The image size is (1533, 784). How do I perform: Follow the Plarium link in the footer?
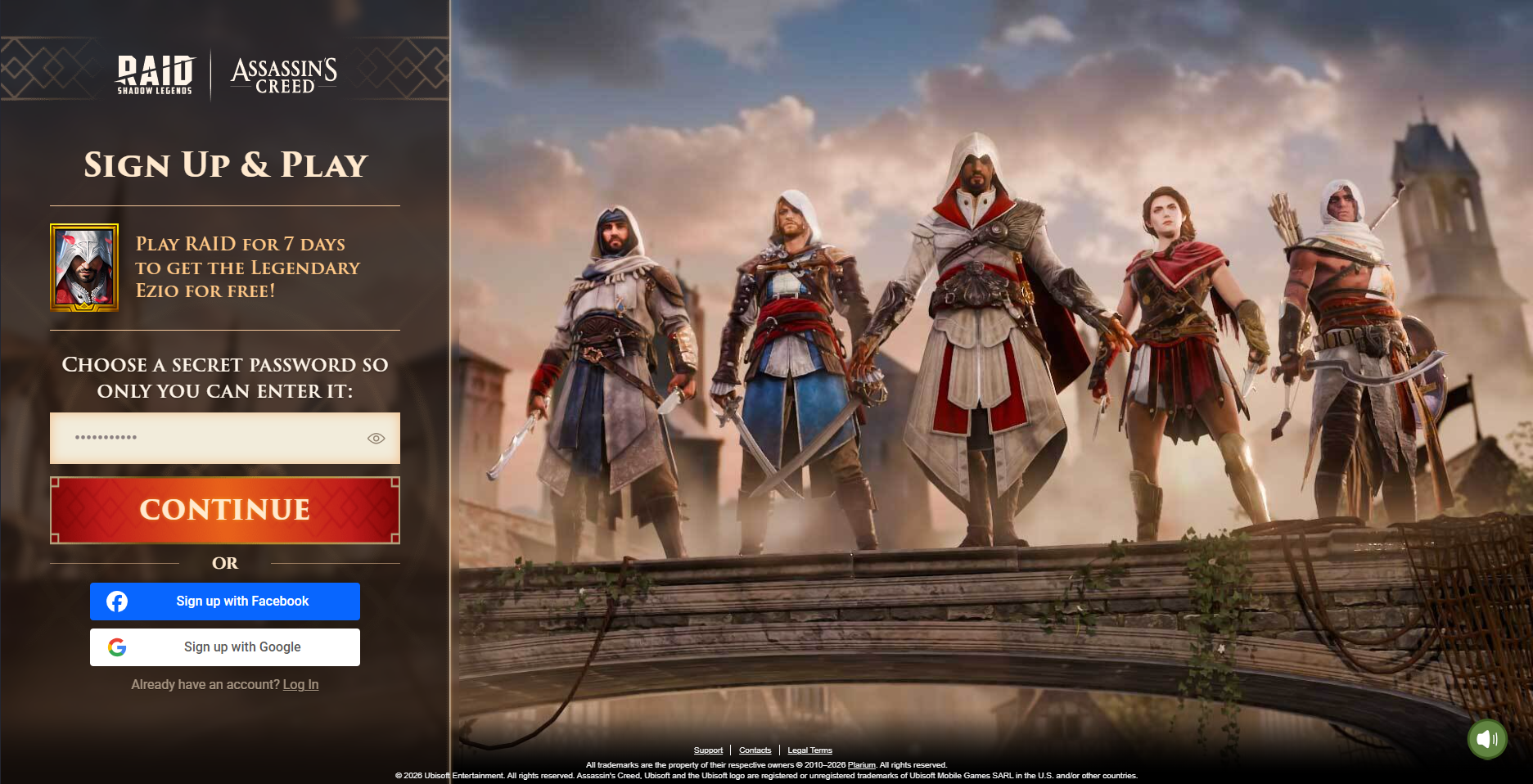click(x=861, y=765)
